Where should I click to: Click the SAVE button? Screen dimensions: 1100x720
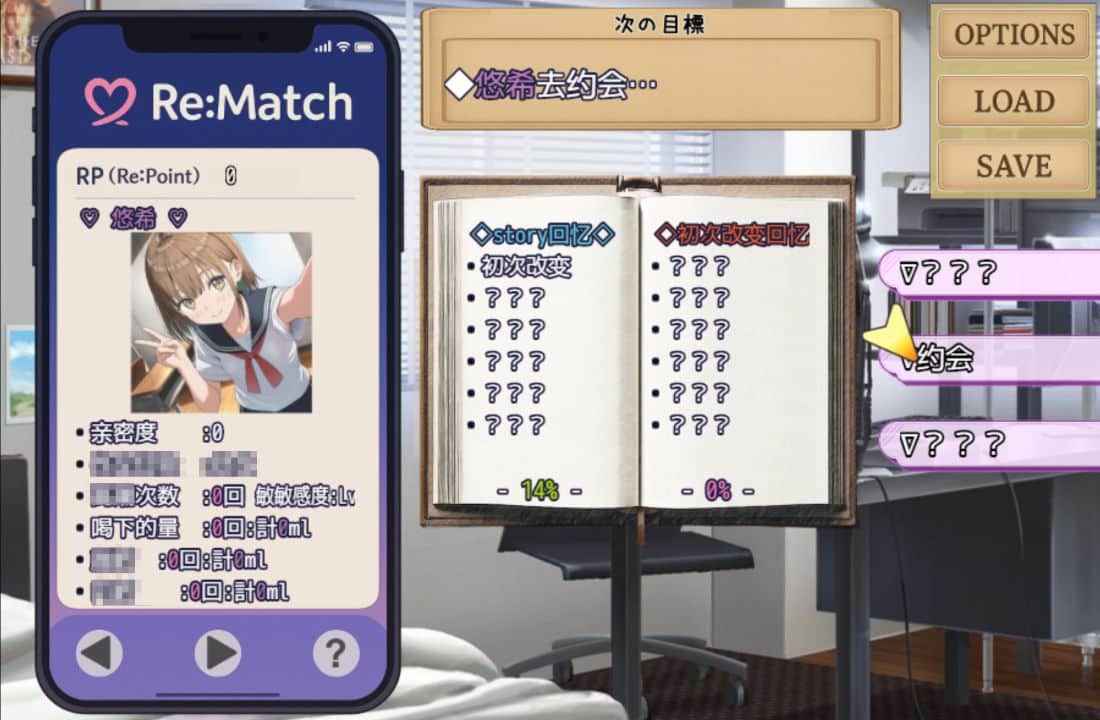pos(1013,165)
